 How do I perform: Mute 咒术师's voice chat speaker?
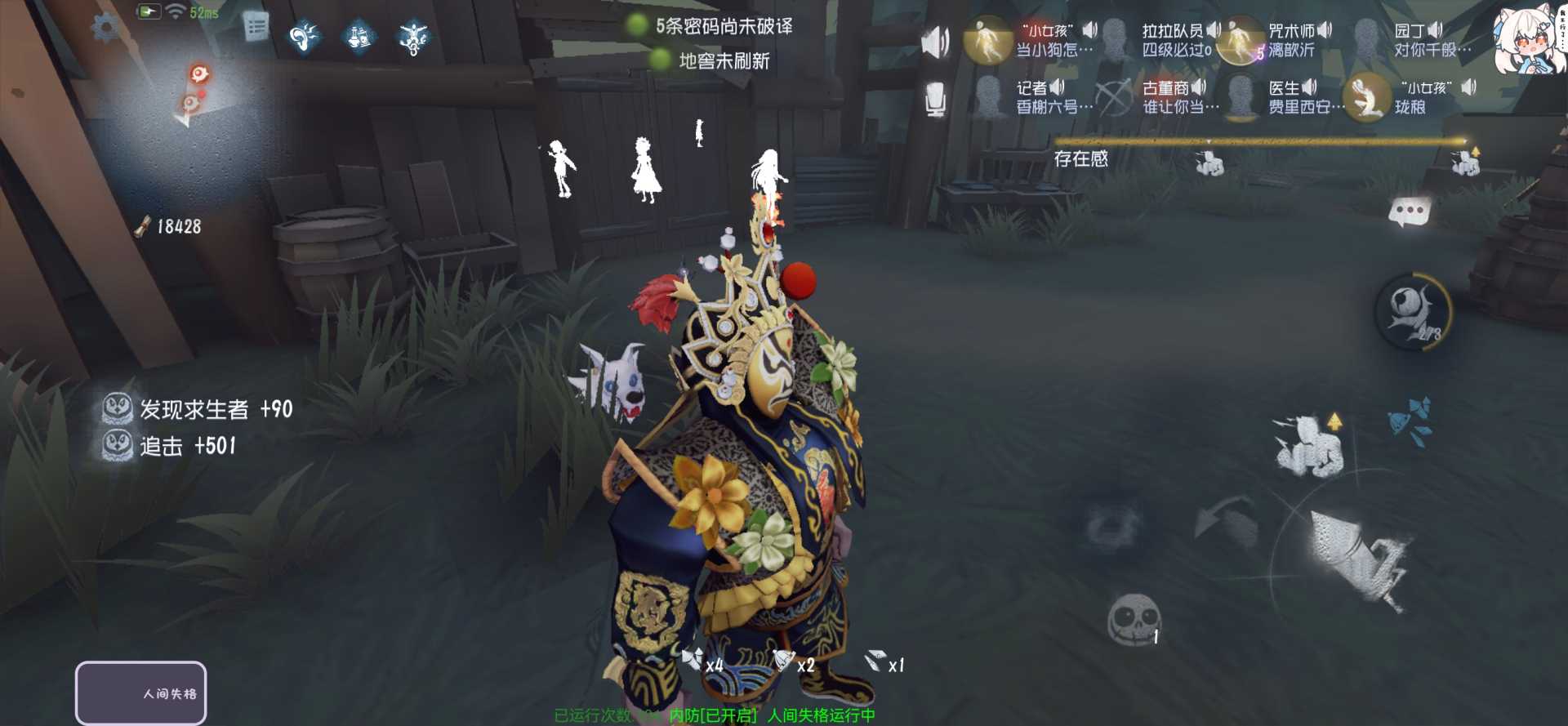(1325, 31)
